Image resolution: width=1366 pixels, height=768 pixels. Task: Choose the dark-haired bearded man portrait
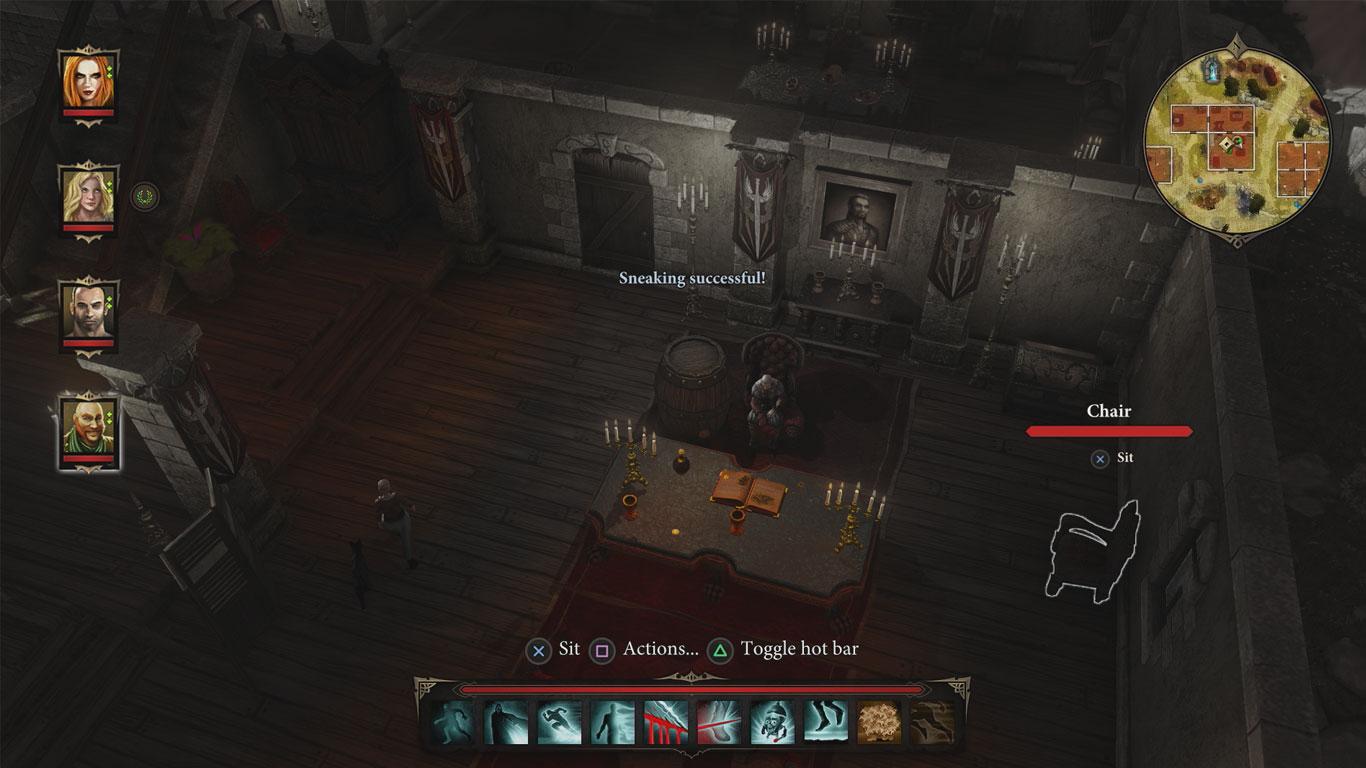coord(88,310)
